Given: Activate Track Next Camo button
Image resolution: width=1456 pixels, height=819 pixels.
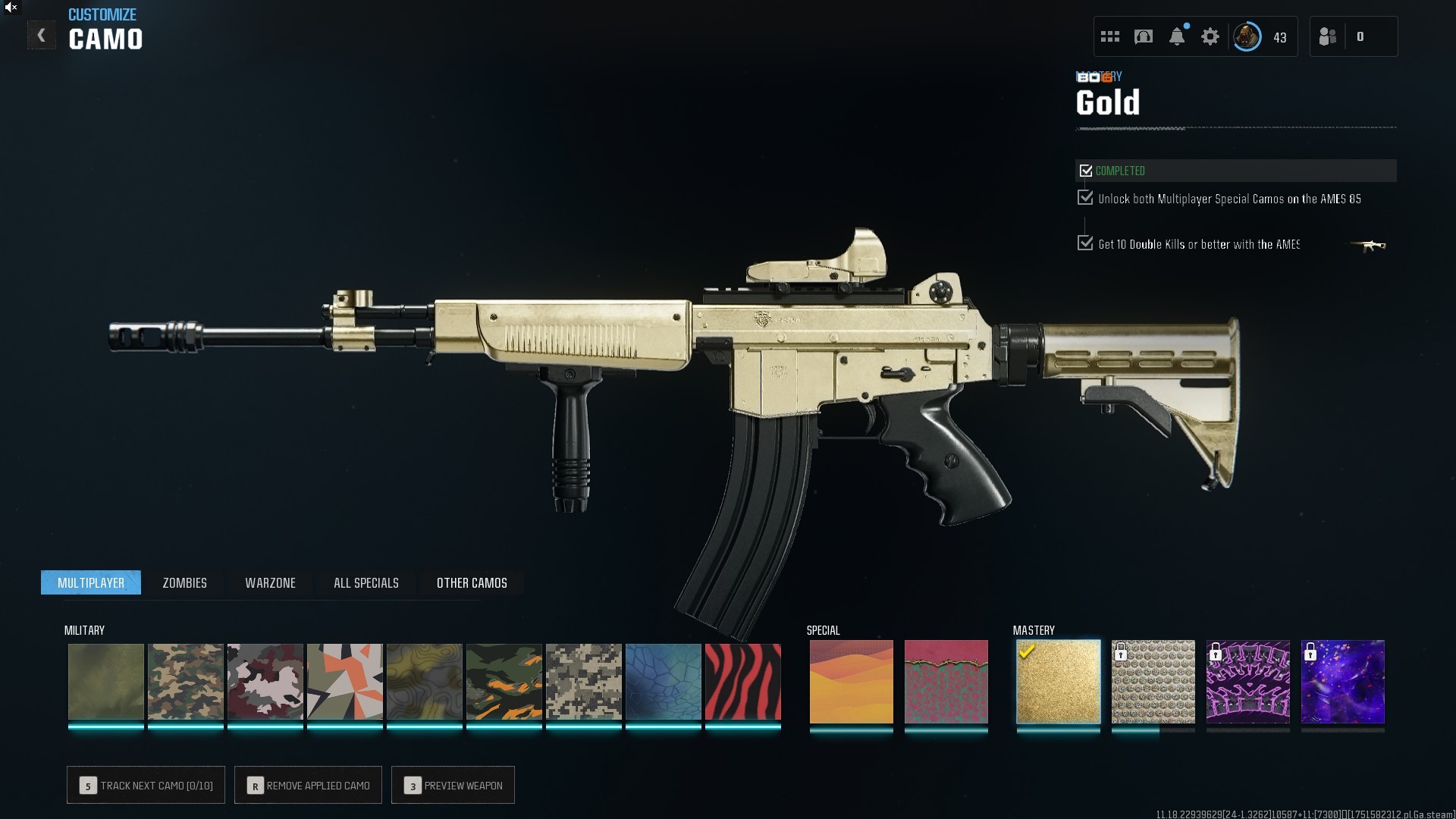Looking at the screenshot, I should pos(146,785).
